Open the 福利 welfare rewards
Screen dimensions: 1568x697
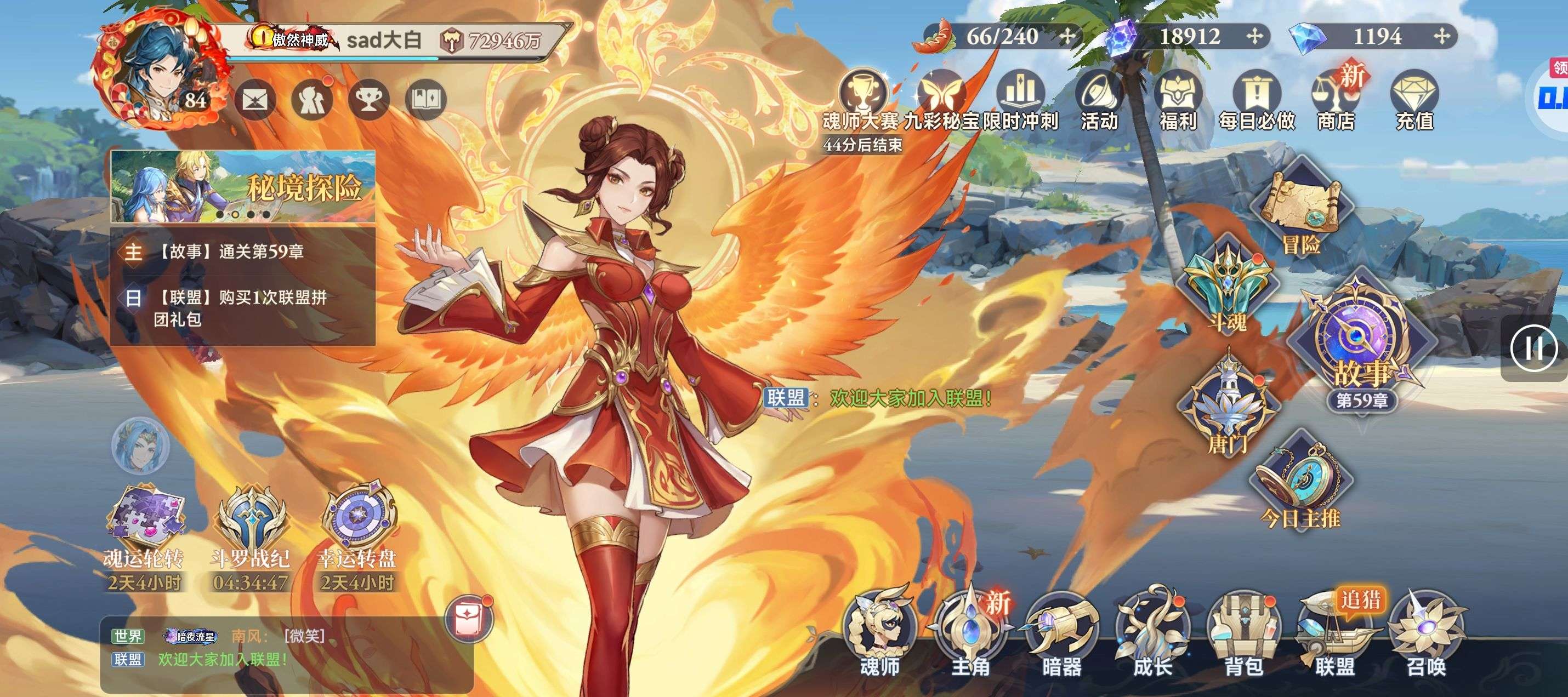[x=1178, y=100]
